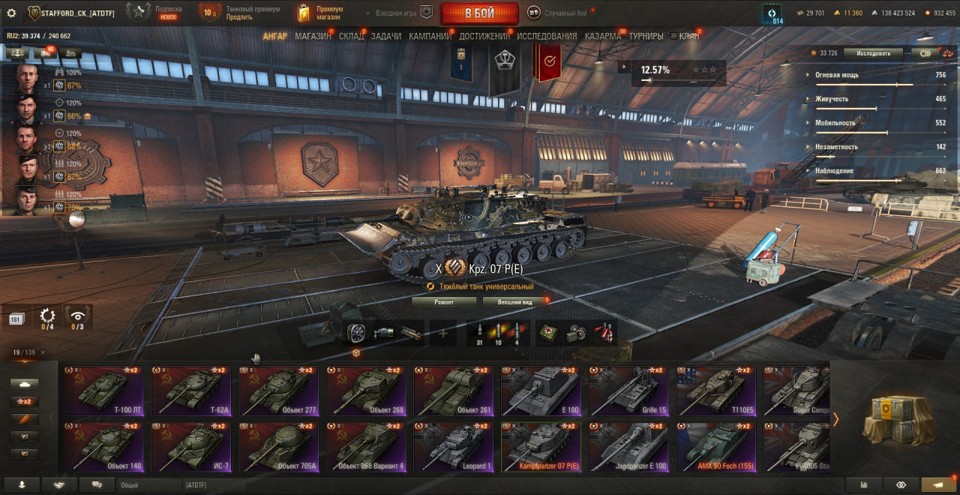This screenshot has height=495, width=960.
Task: Click the Исследовать button
Action: coord(872,52)
